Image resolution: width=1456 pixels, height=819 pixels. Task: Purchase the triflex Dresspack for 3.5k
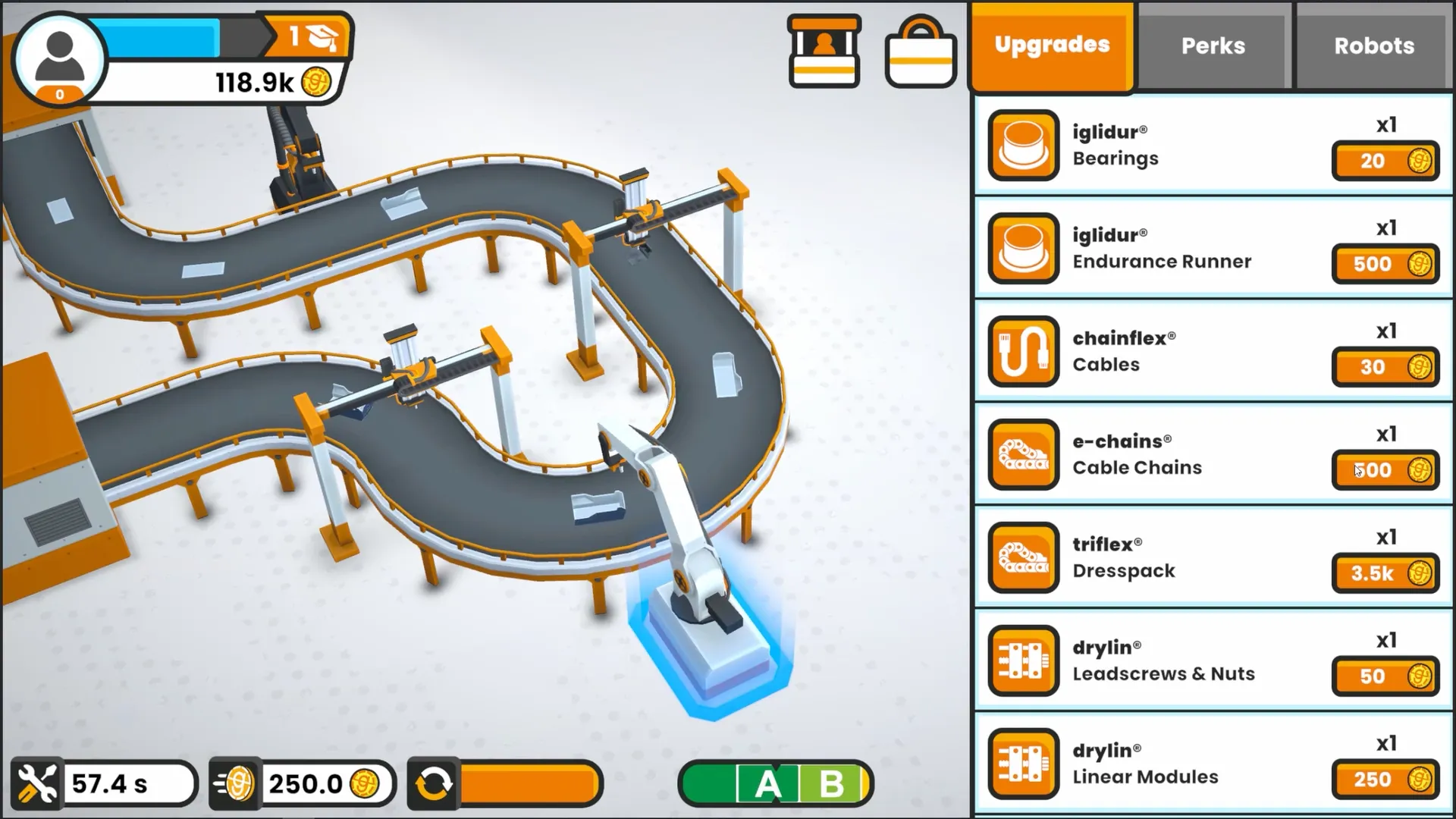1385,574
